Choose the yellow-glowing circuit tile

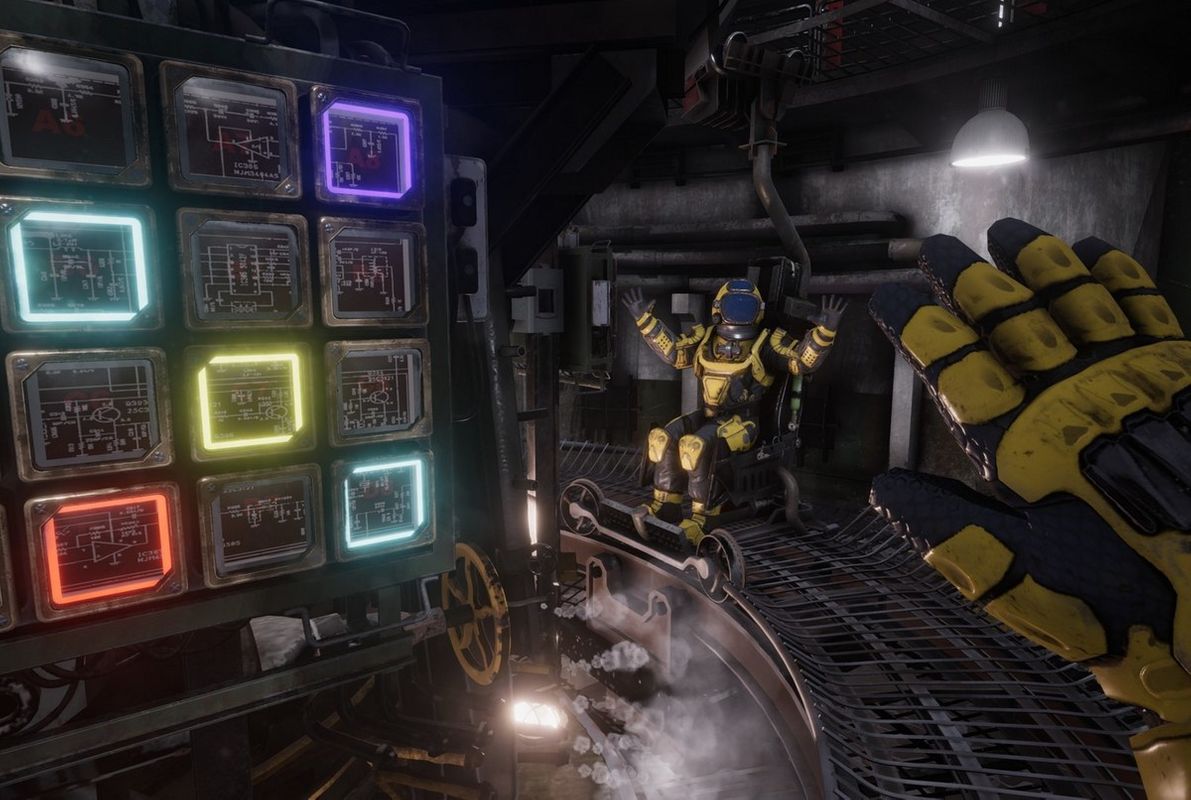tap(250, 401)
